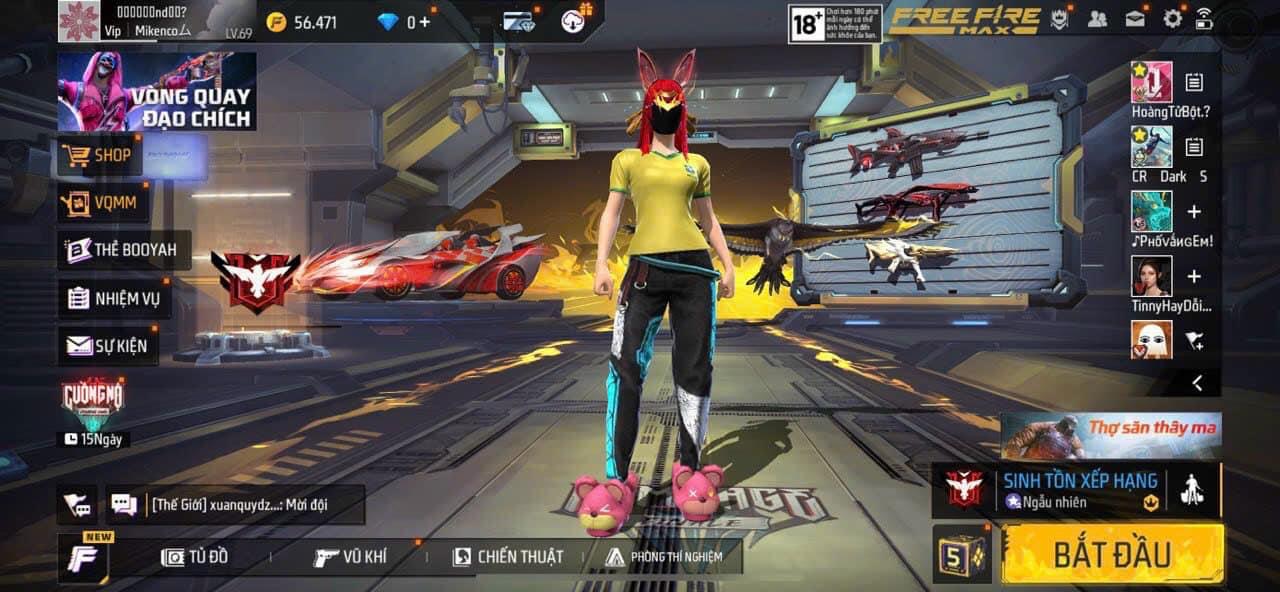Open the TỦ ĐỒ wardrobe
Screen dimensions: 1280x592
tap(195, 557)
